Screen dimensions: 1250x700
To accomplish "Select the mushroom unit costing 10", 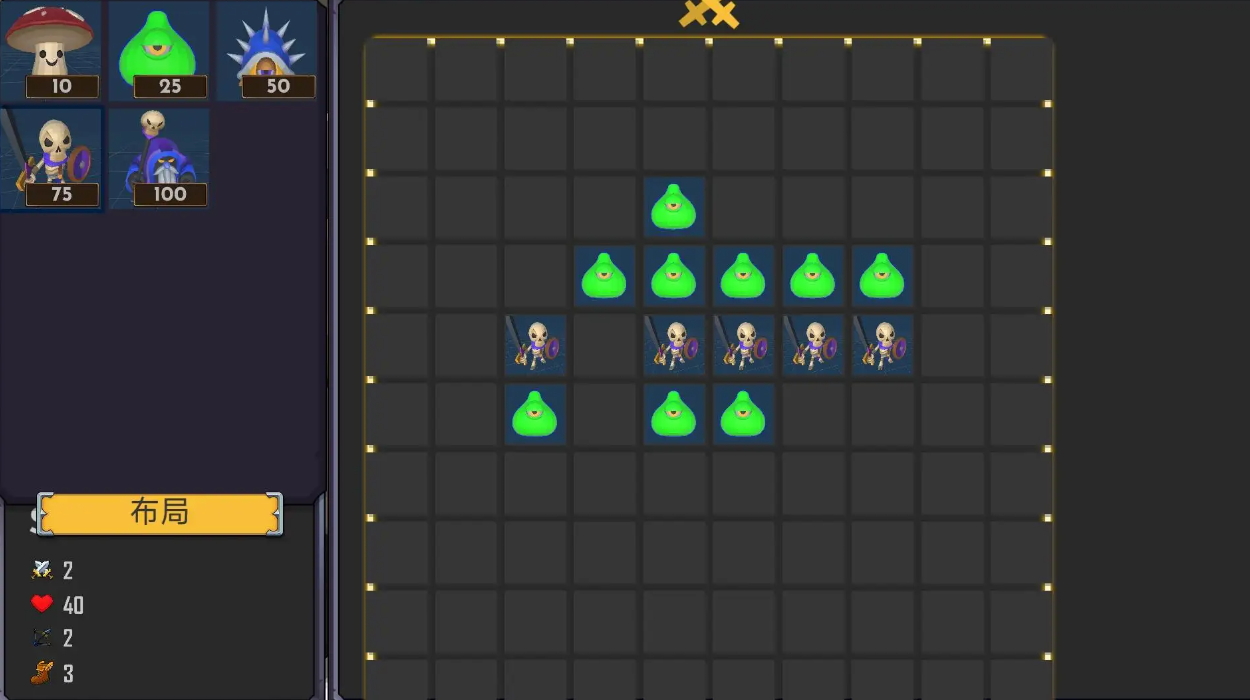I will coord(51,48).
